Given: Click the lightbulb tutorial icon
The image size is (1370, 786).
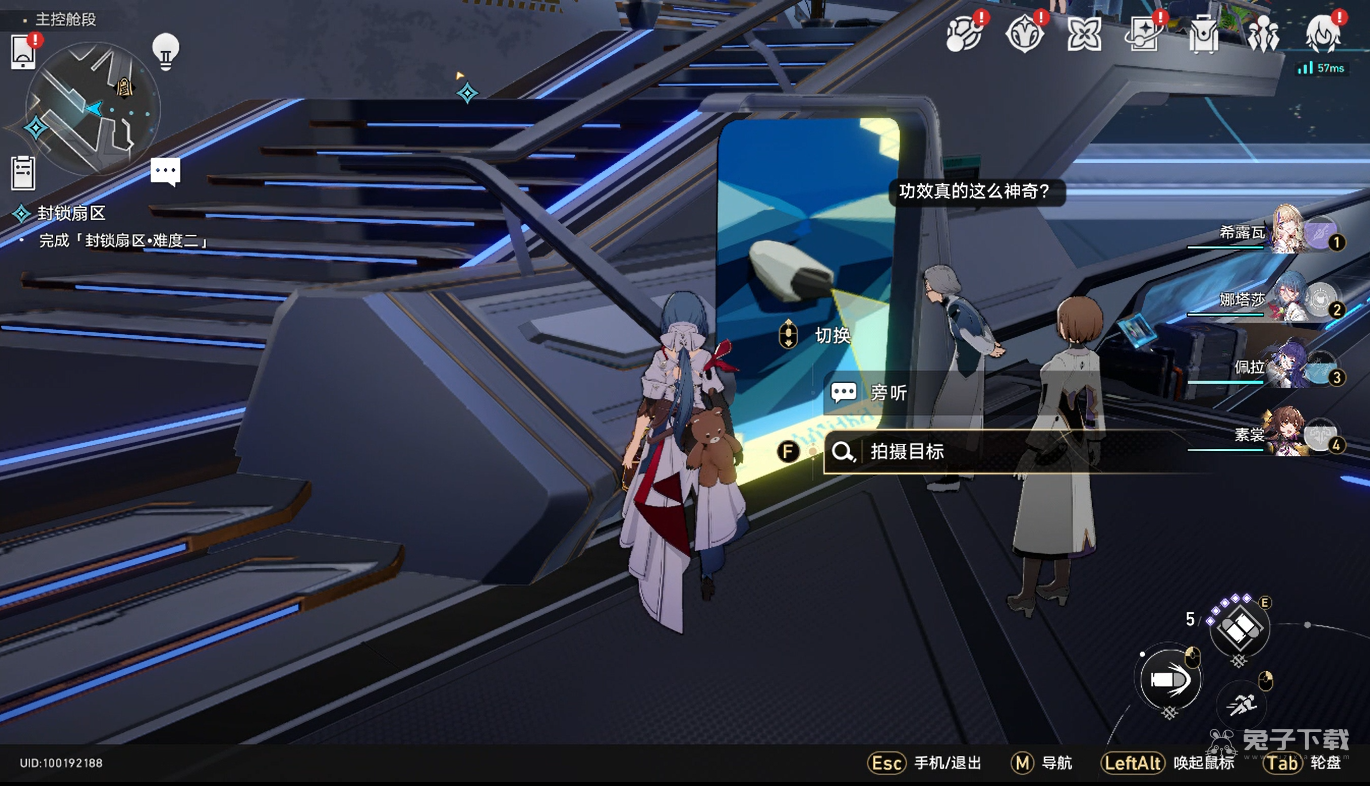Looking at the screenshot, I should coord(165,50).
